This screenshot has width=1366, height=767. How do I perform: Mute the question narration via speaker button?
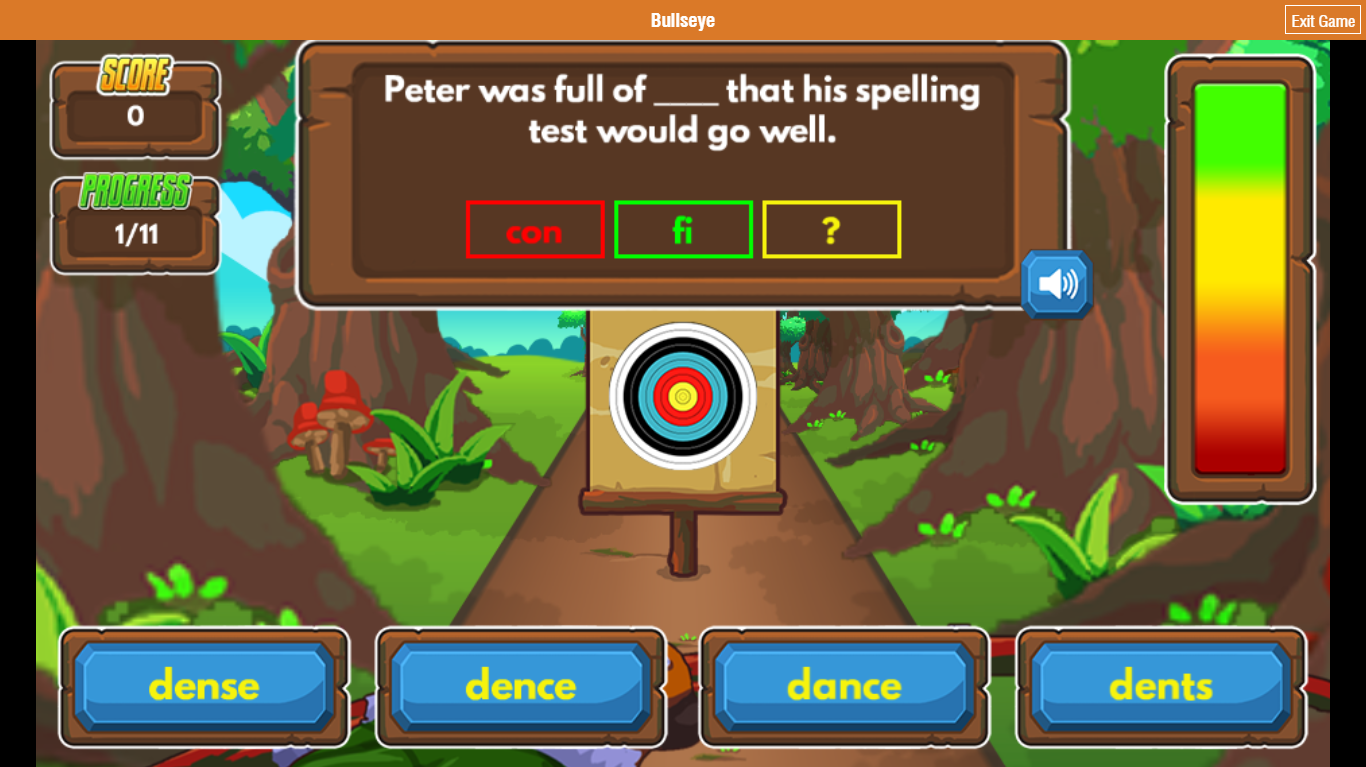click(x=1055, y=285)
